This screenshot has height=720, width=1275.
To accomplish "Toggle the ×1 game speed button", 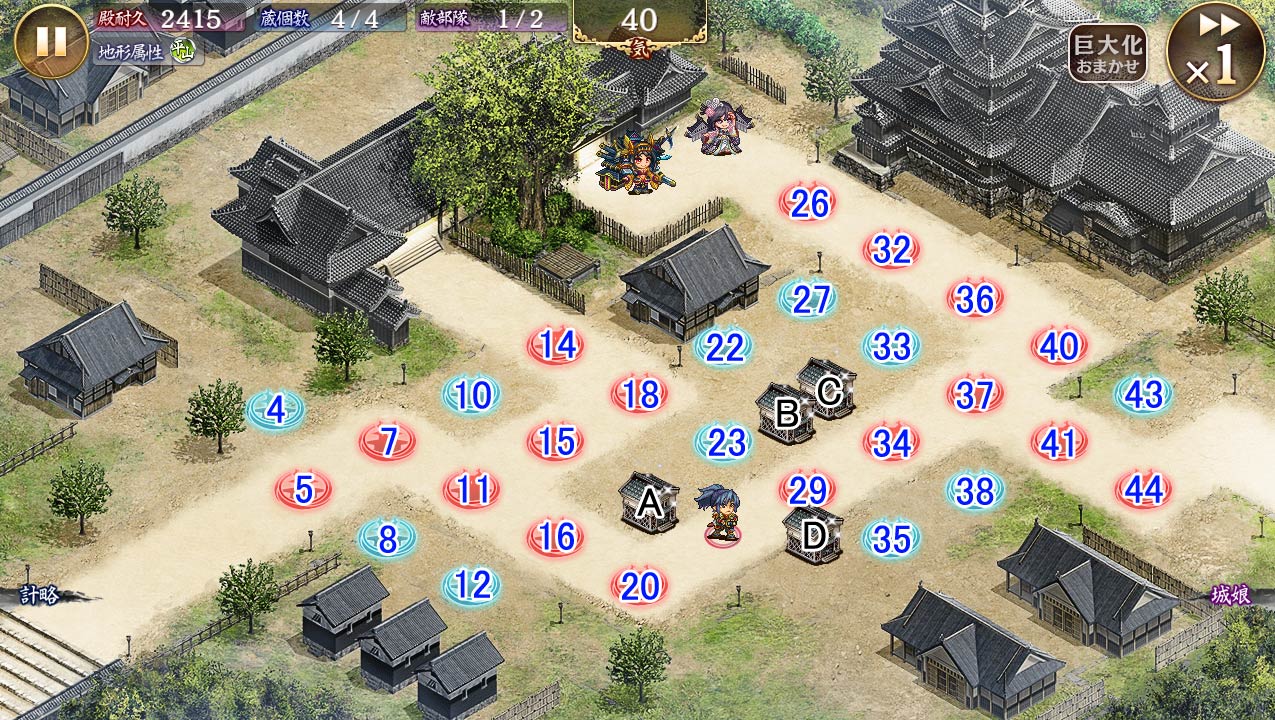I will (1215, 51).
